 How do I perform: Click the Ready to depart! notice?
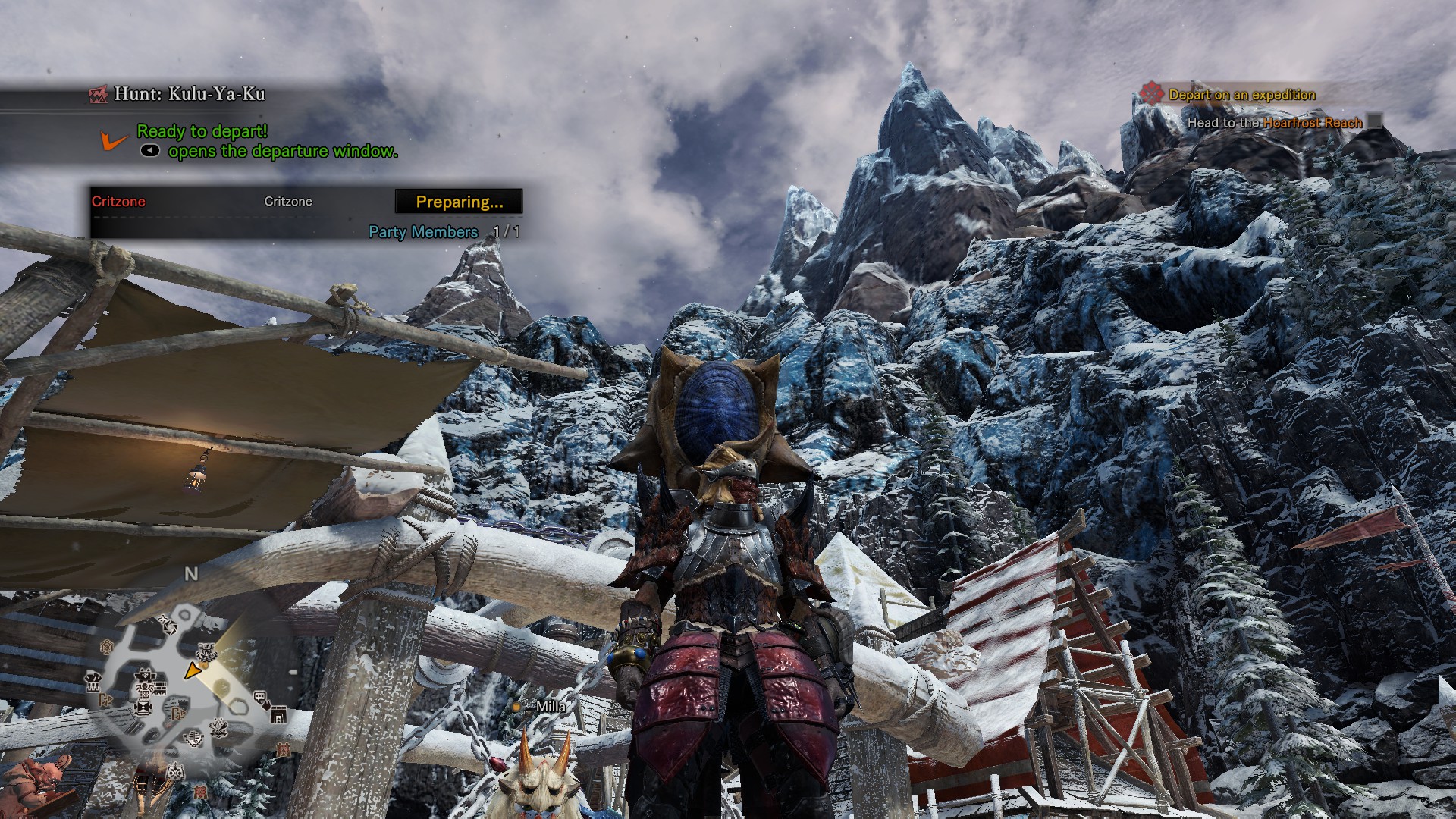pyautogui.click(x=202, y=131)
